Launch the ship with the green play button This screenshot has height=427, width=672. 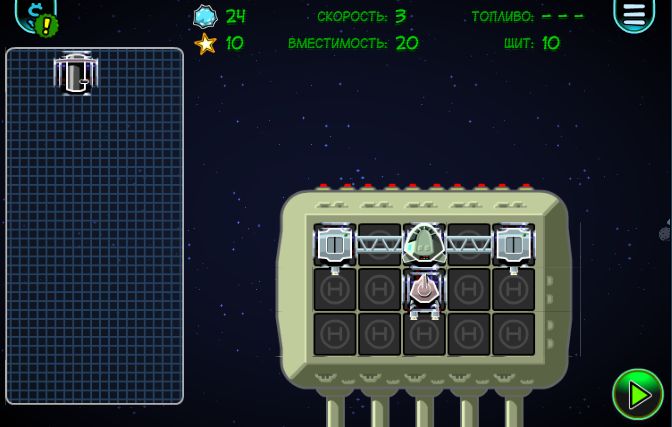coord(637,394)
